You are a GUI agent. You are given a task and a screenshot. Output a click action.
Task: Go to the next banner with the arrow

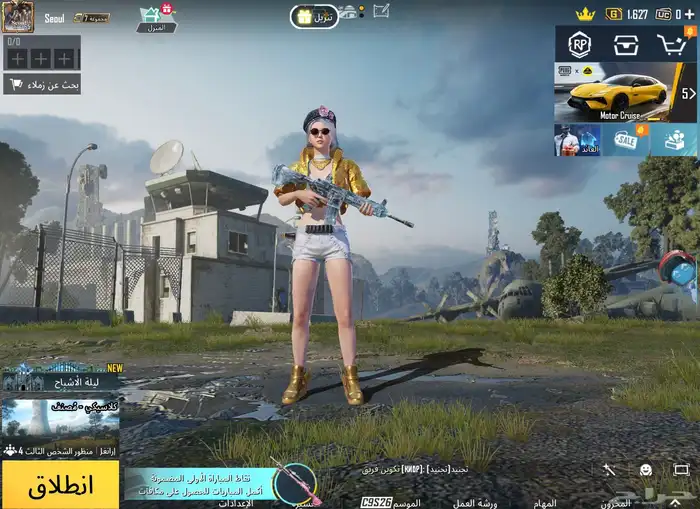click(x=688, y=93)
